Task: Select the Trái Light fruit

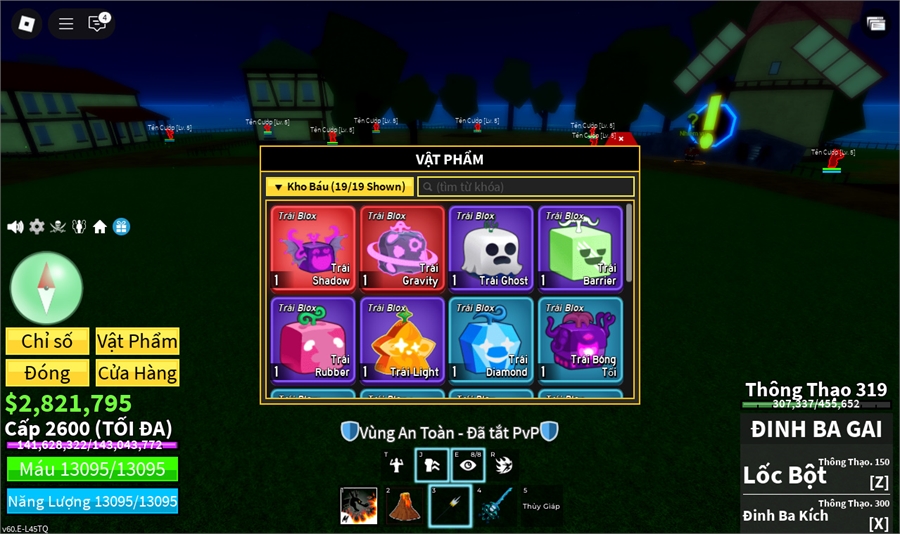Action: 402,339
